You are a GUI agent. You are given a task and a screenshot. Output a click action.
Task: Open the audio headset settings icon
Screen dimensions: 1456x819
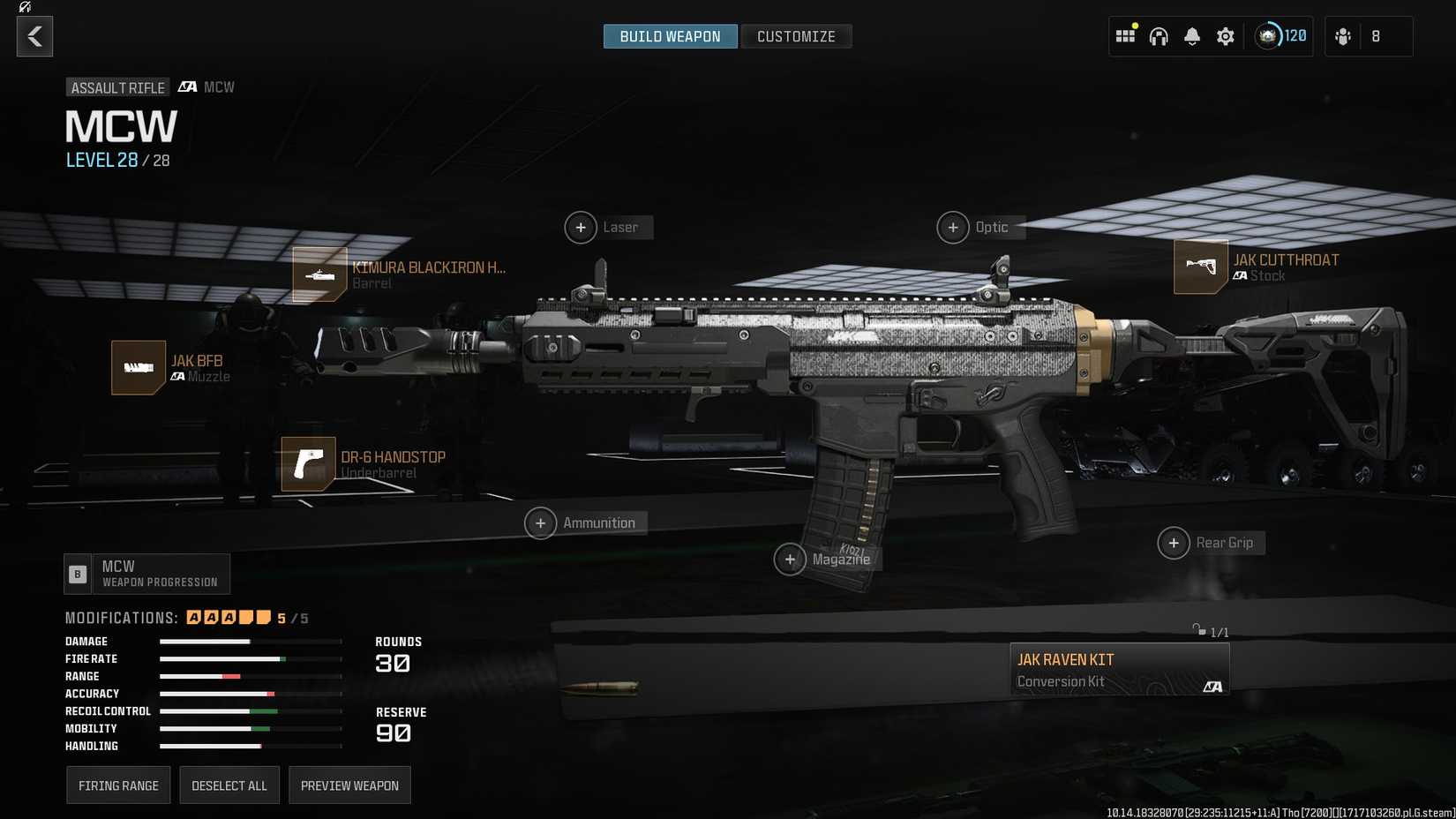click(x=1159, y=35)
